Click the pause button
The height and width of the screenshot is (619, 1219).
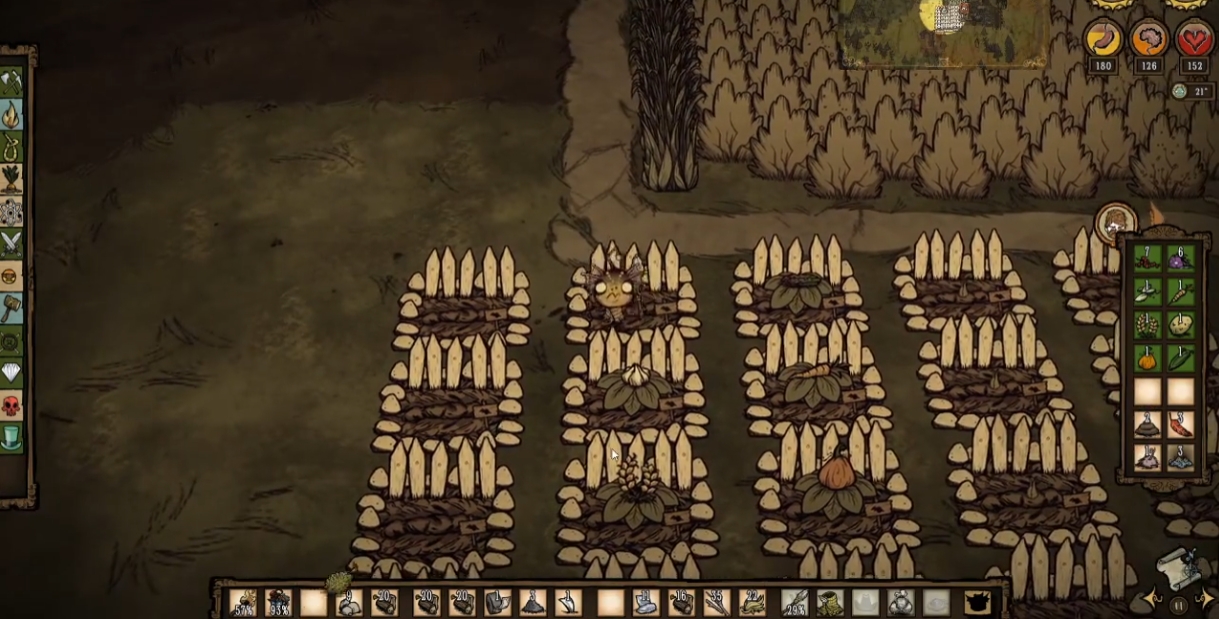[x=1179, y=606]
